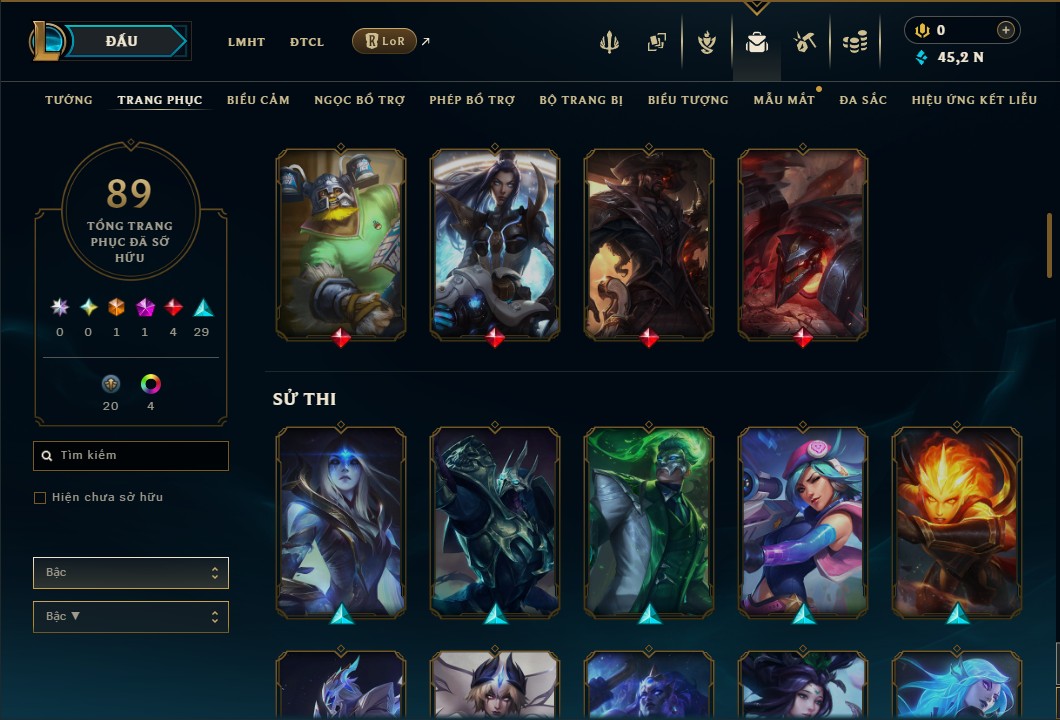Switch to the LMHT game tab

coord(246,42)
